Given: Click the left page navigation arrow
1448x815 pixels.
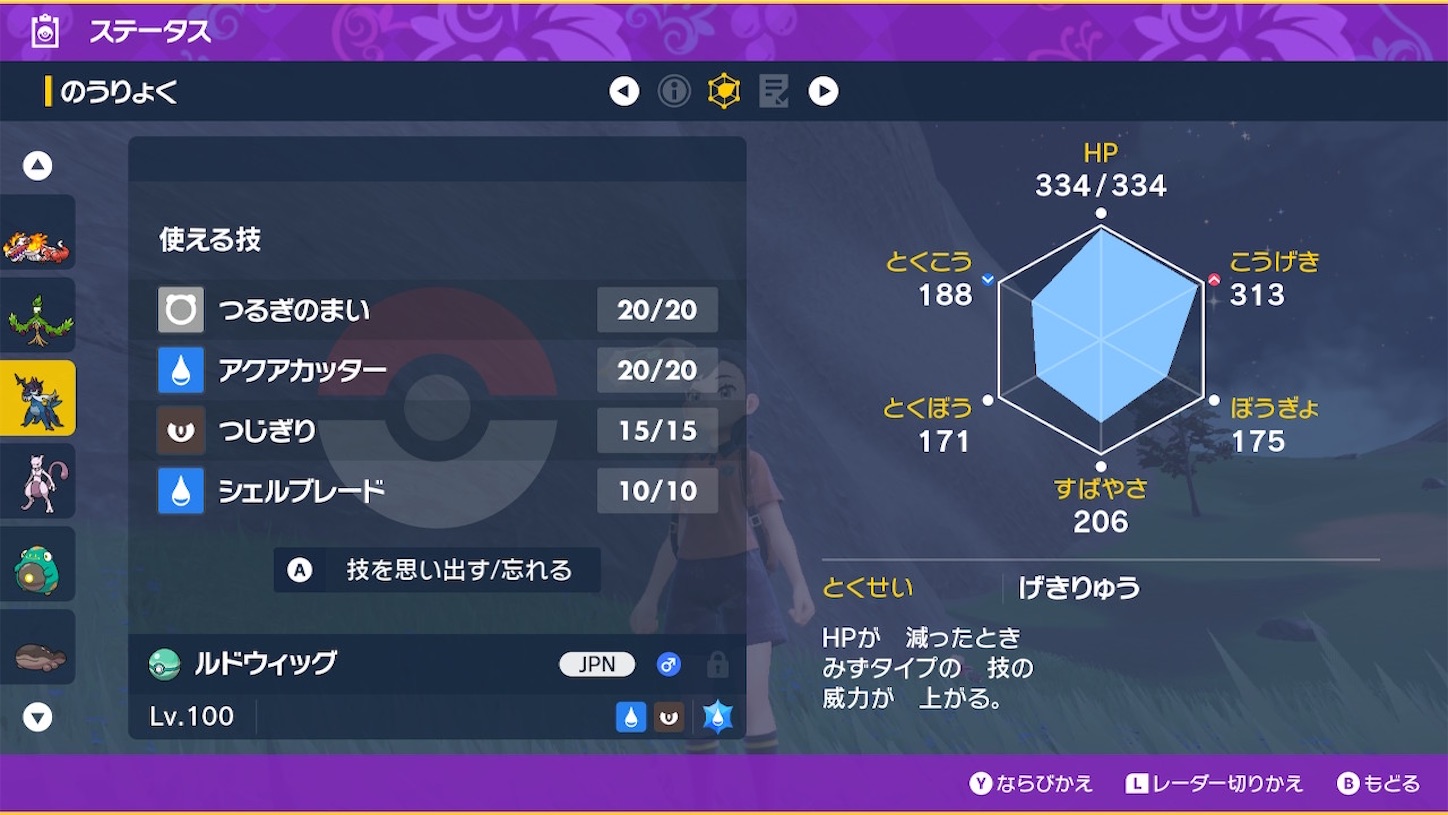Looking at the screenshot, I should click(x=624, y=90).
